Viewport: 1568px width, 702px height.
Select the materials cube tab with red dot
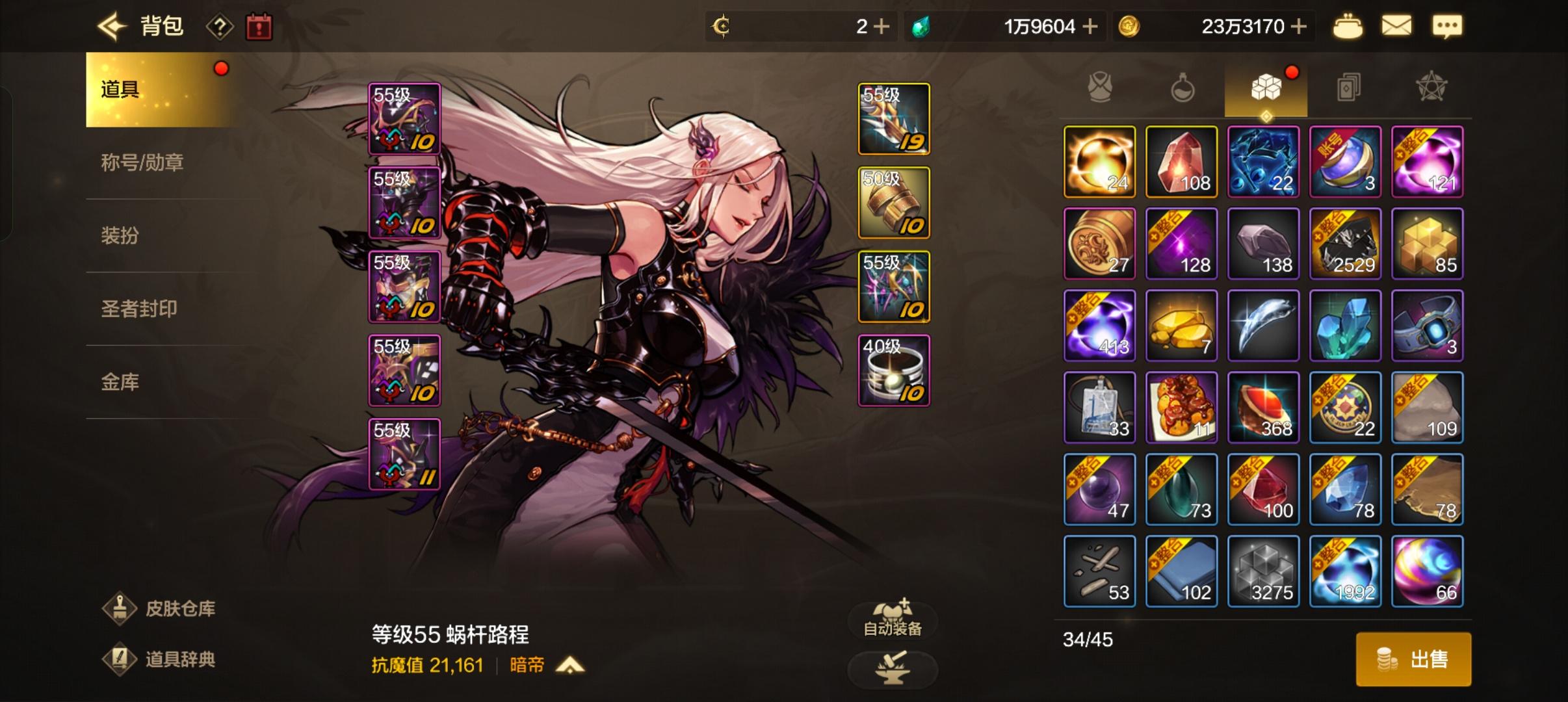tap(1265, 88)
